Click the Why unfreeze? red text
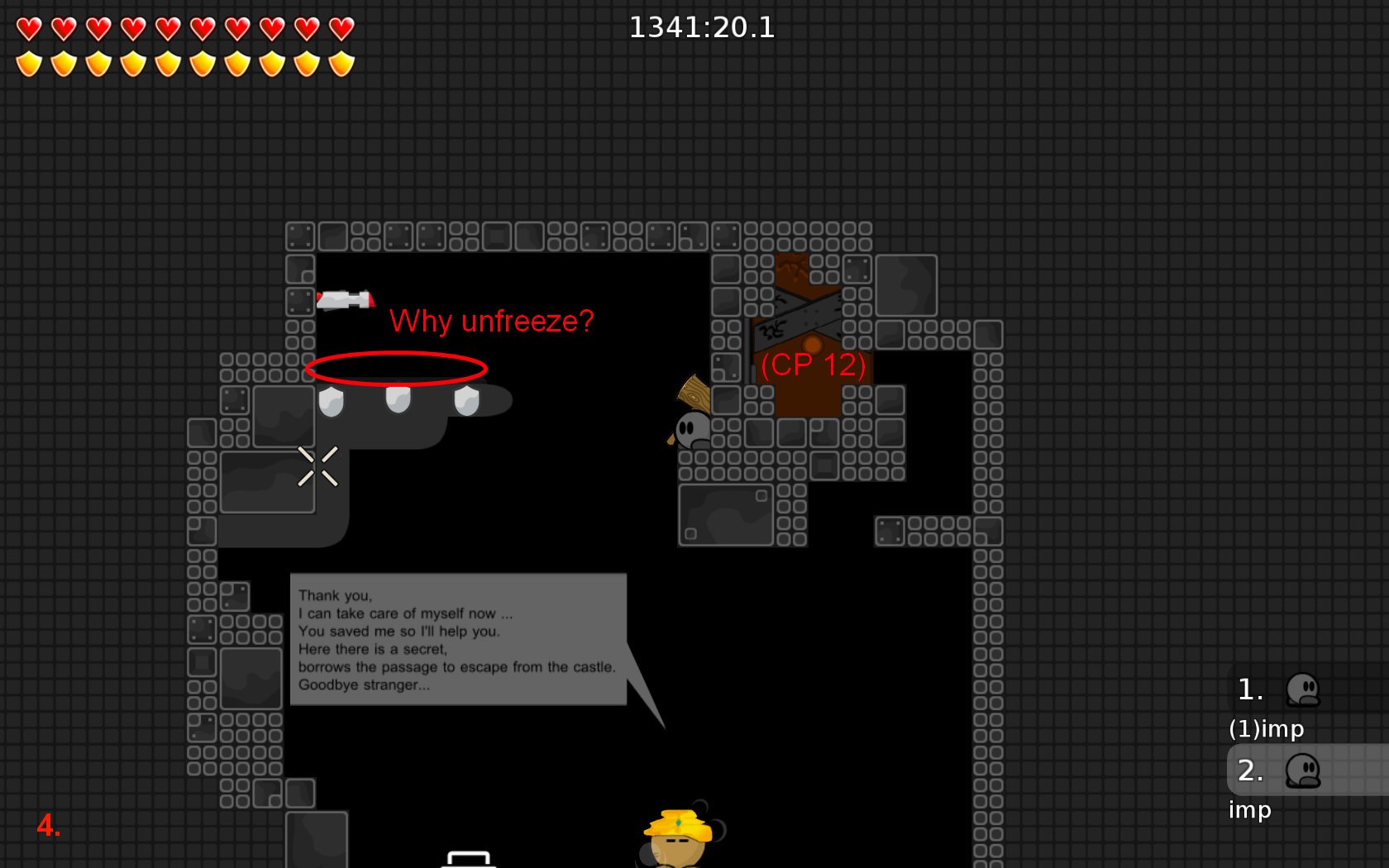 click(x=493, y=321)
